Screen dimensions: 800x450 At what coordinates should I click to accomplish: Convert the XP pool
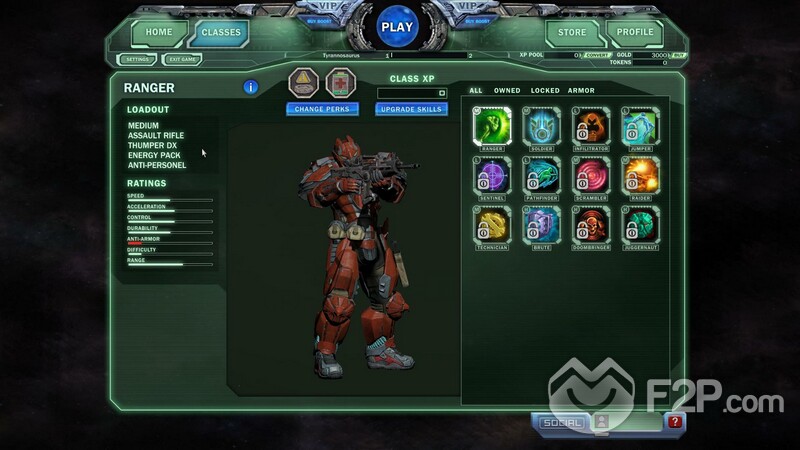point(597,56)
